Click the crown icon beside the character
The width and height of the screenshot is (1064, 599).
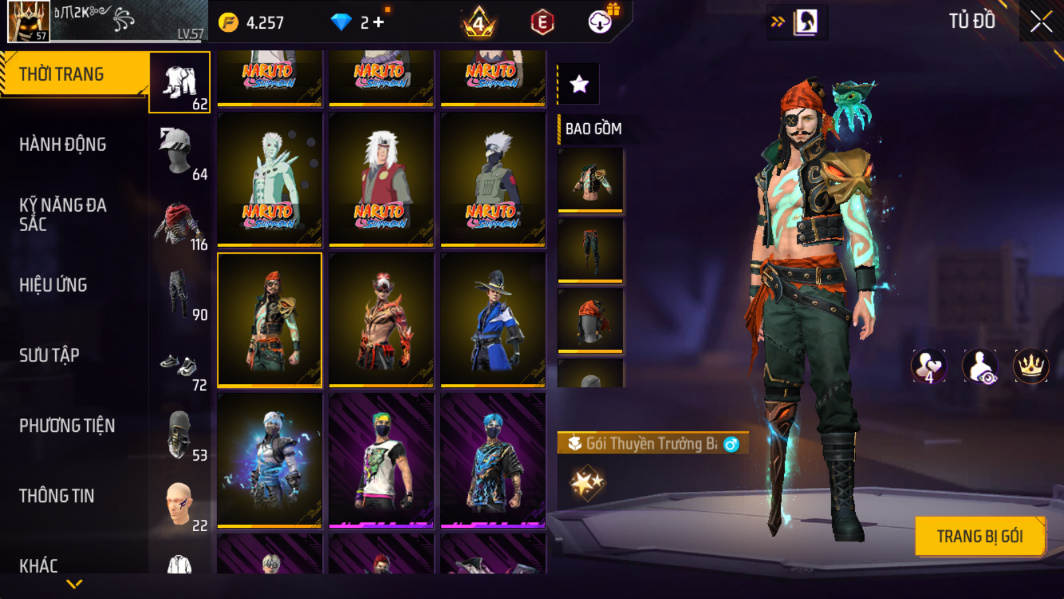[1030, 365]
